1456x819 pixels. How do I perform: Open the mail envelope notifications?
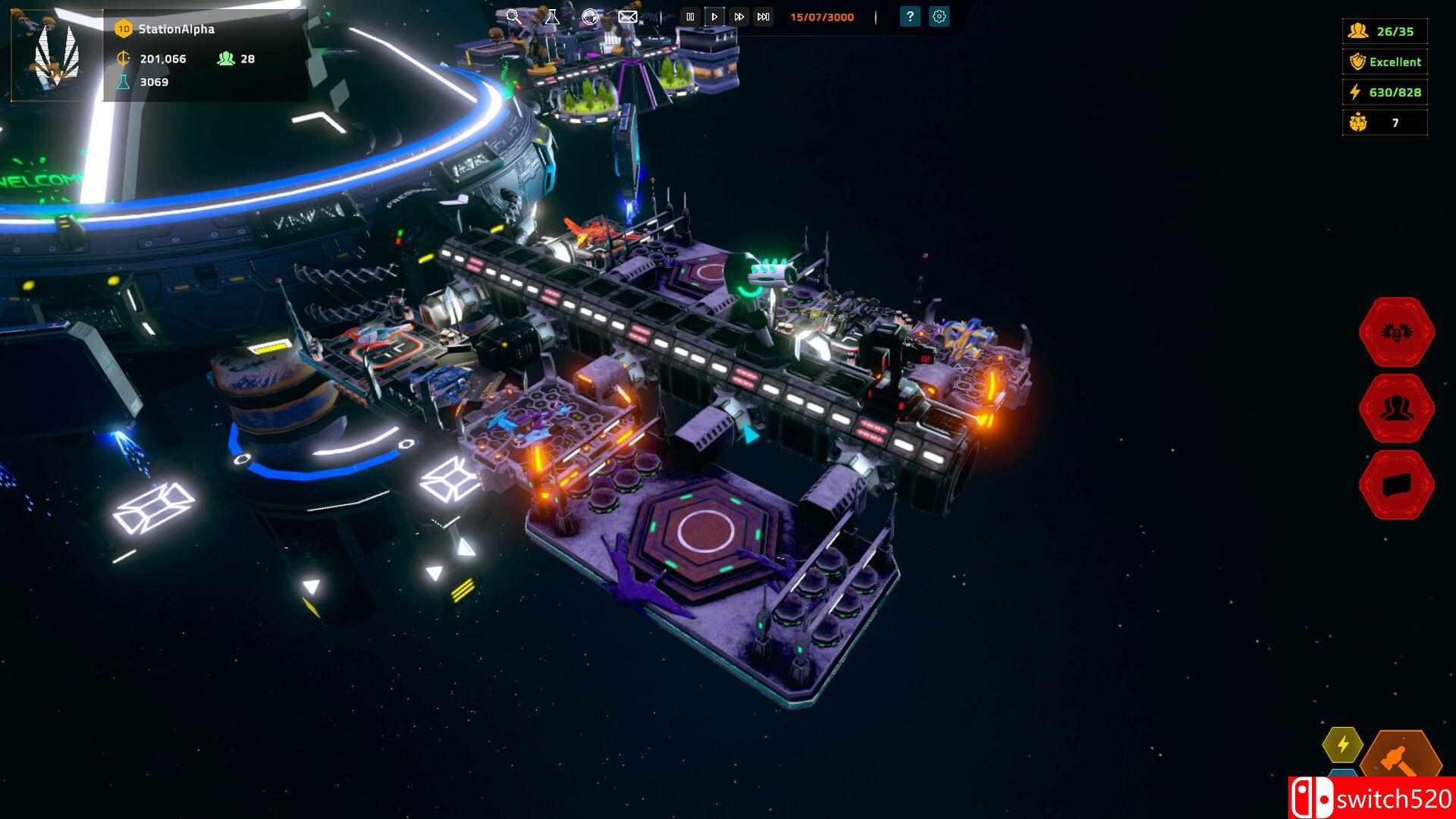tap(626, 16)
